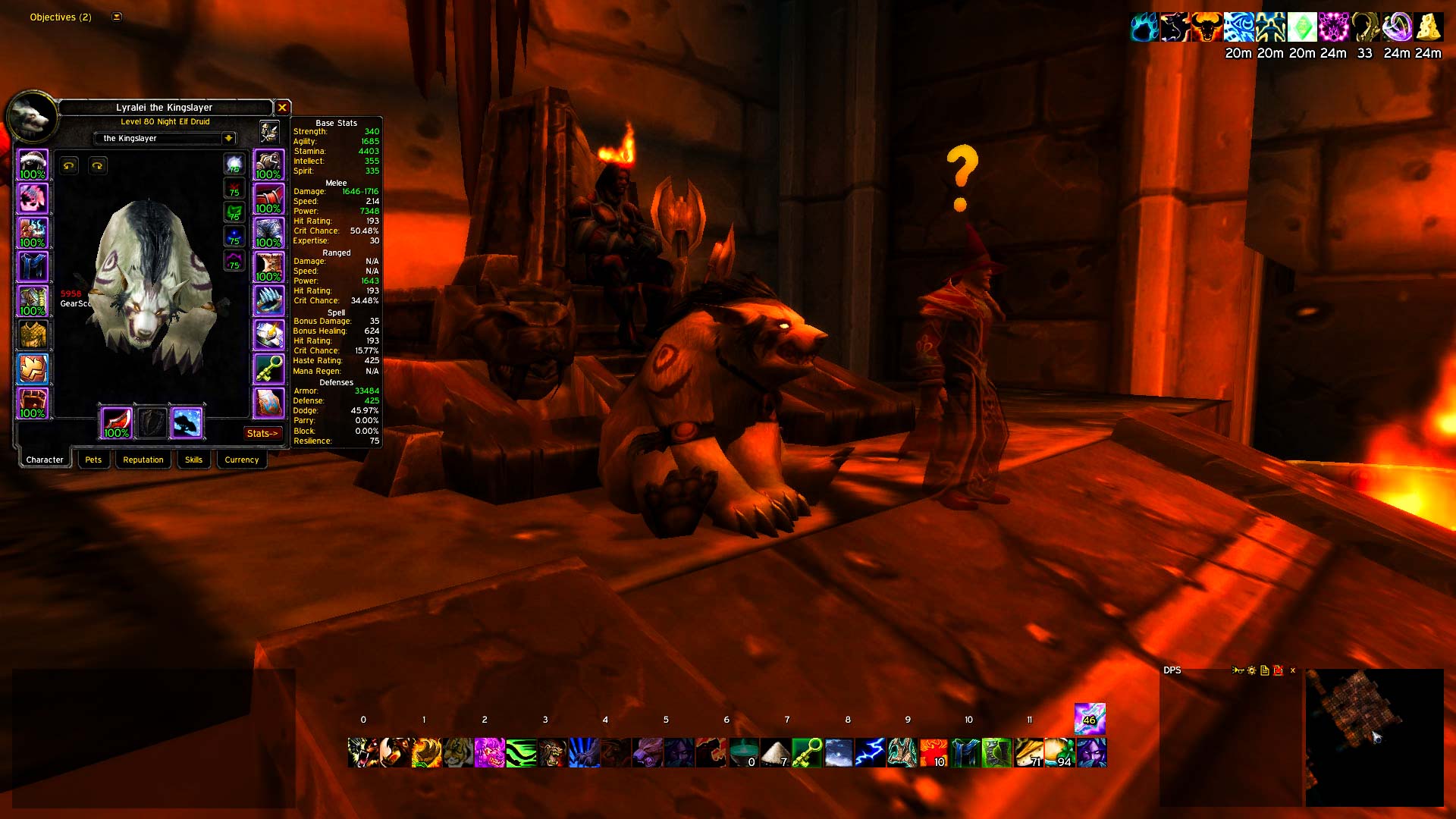Image resolution: width=1456 pixels, height=819 pixels.
Task: Open the minimap
Action: point(1373,737)
